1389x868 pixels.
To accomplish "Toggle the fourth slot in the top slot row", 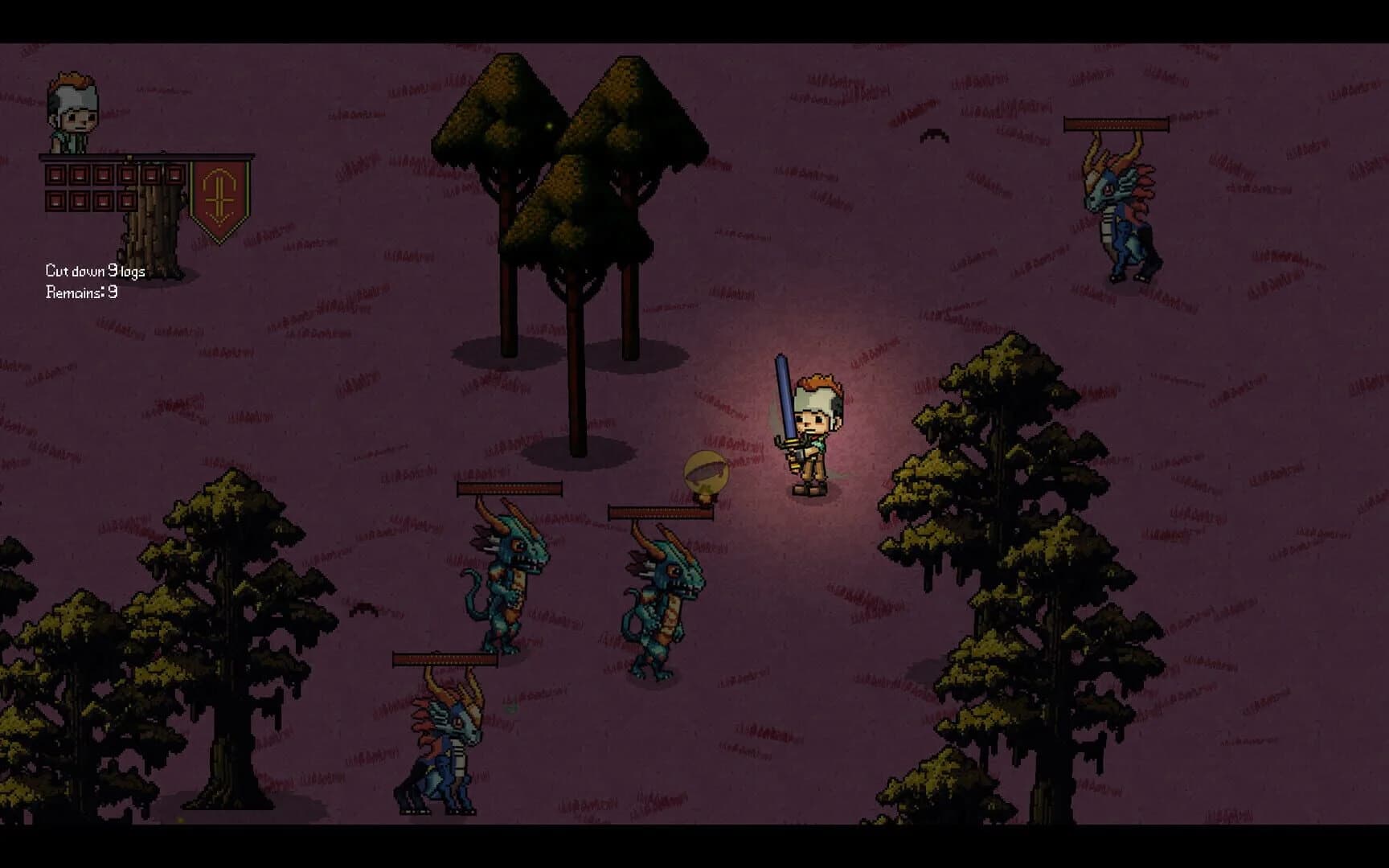I will pos(126,174).
